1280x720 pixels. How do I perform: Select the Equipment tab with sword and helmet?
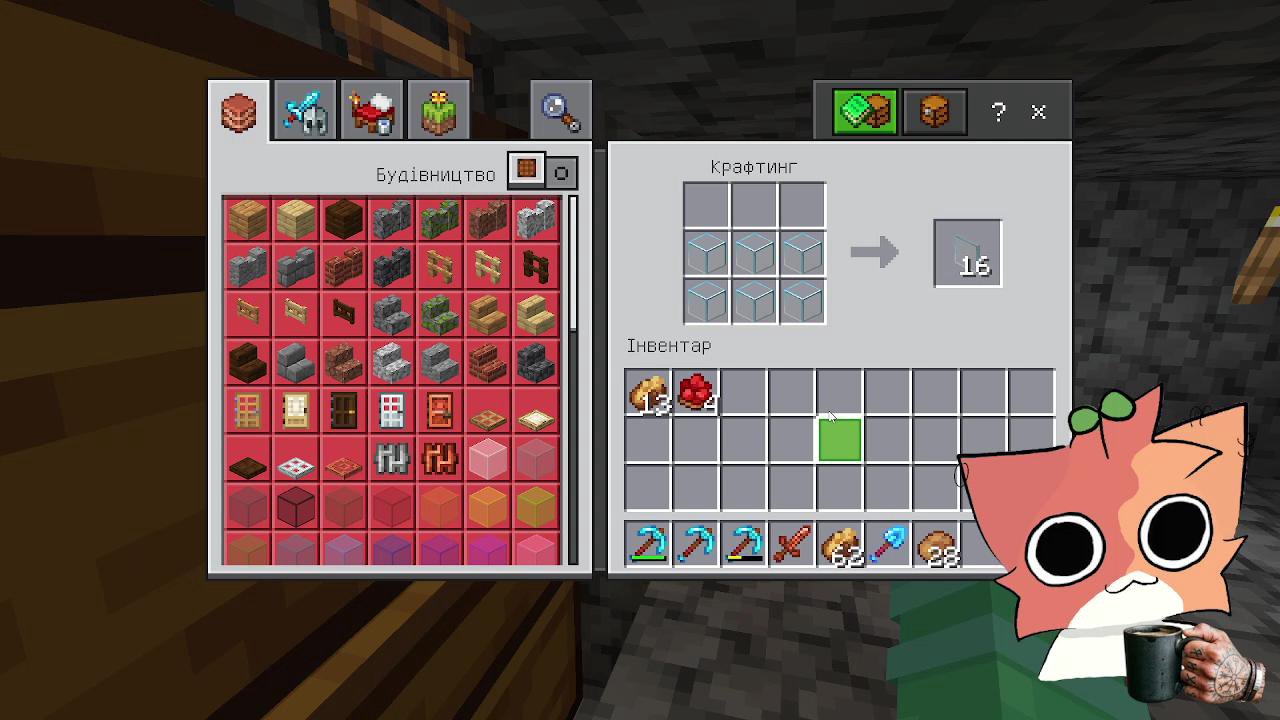tap(304, 111)
